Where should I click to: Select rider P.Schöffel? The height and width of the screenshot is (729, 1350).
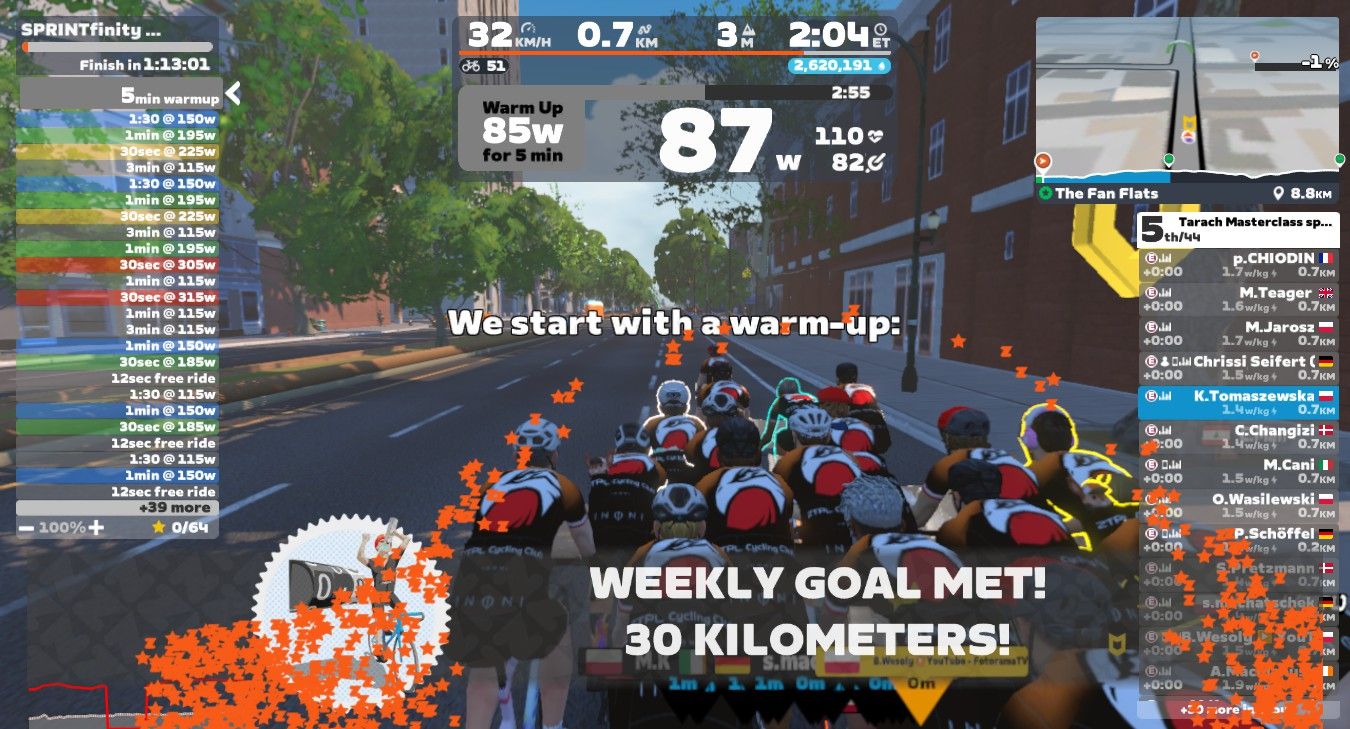pyautogui.click(x=1238, y=539)
